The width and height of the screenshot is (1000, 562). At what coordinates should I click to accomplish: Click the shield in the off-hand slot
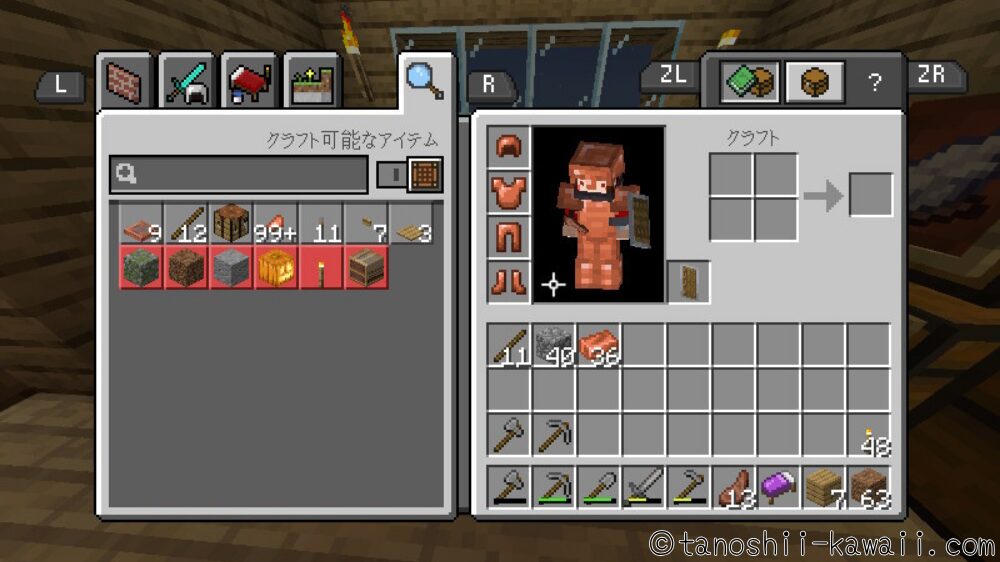(x=689, y=282)
